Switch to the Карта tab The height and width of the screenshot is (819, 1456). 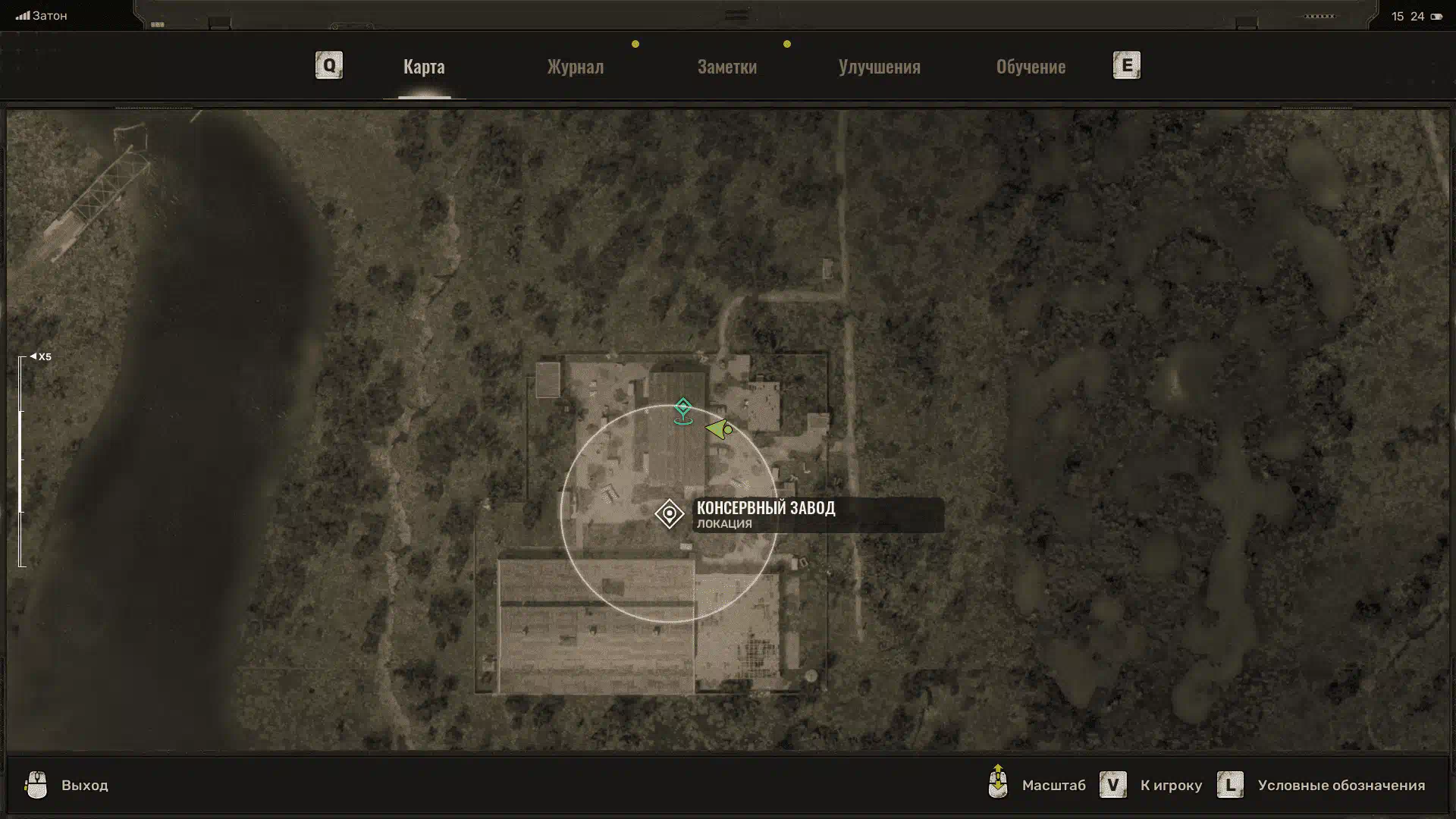coord(424,67)
